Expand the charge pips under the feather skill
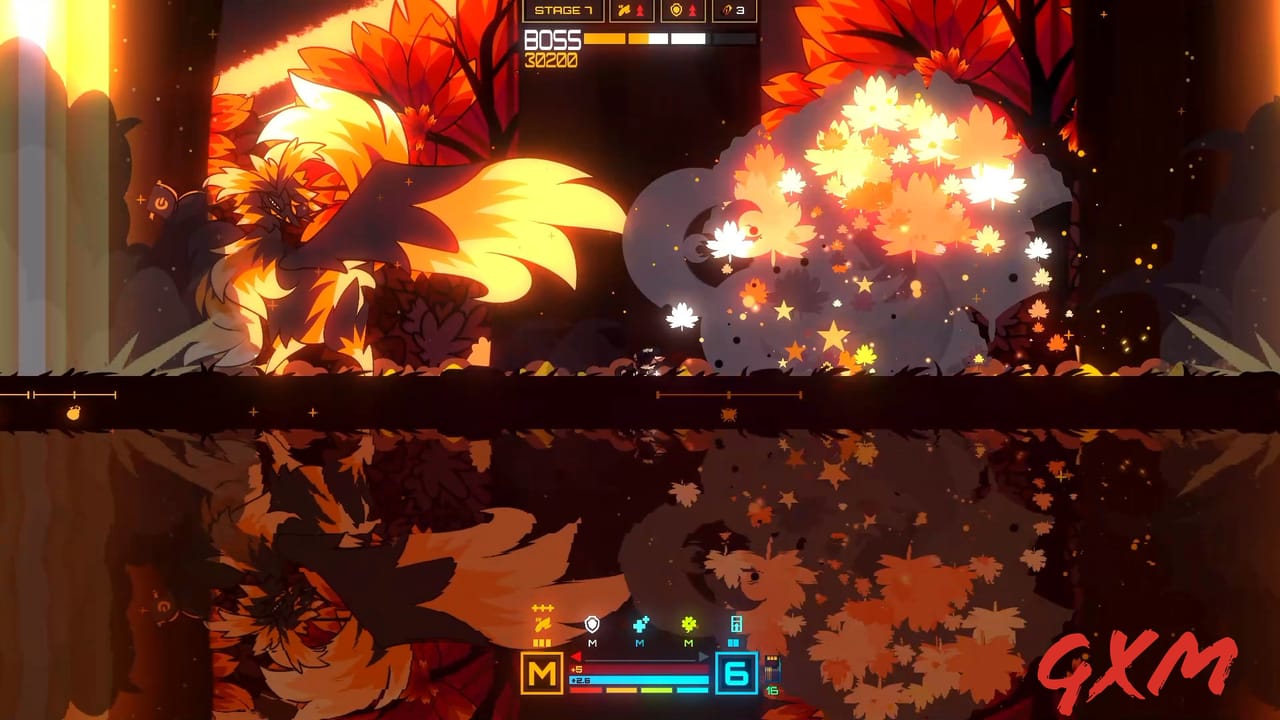1280x720 pixels. coord(542,642)
